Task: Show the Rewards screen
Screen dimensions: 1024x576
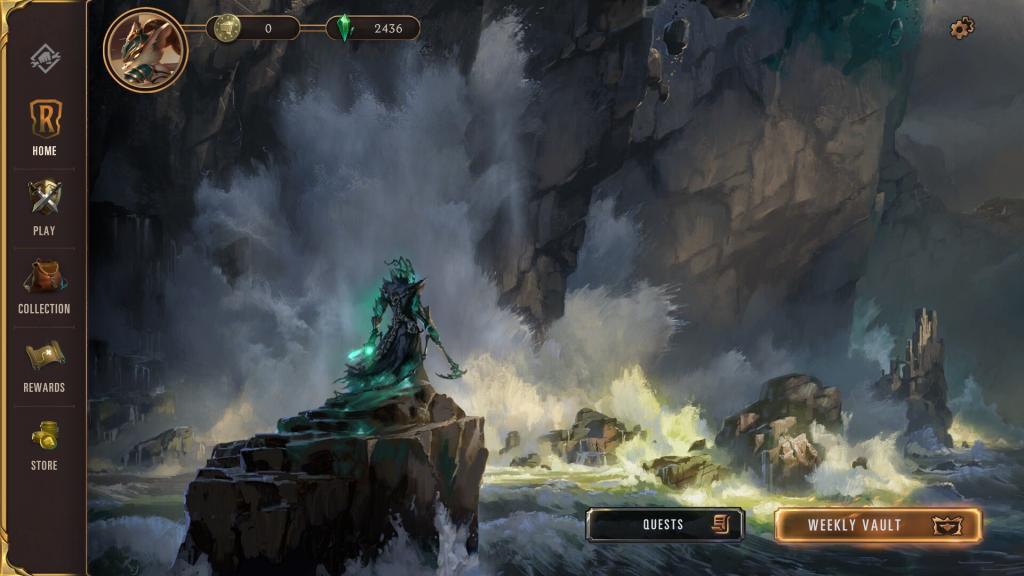Action: click(44, 364)
